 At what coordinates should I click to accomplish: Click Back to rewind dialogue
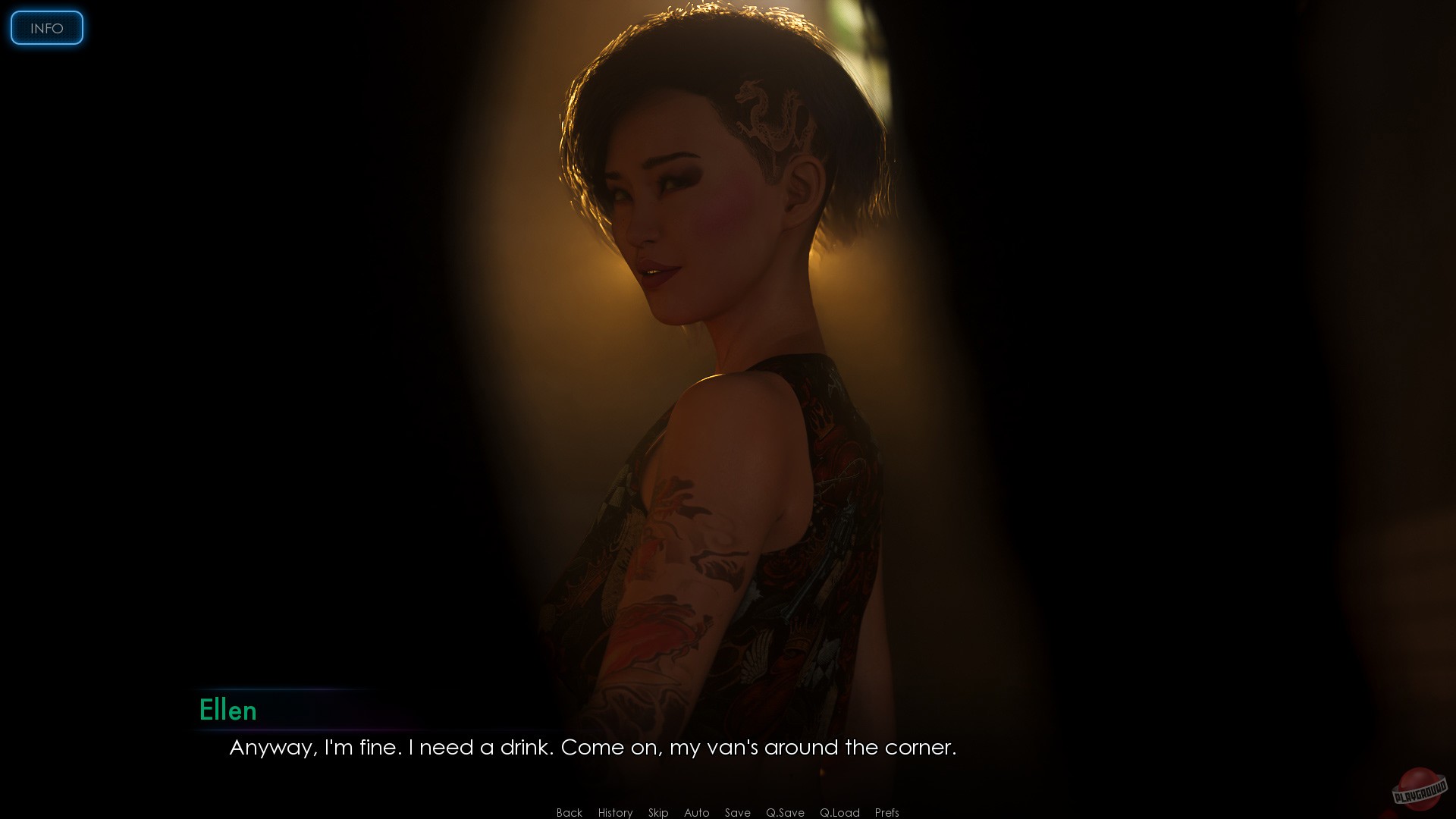coord(568,812)
